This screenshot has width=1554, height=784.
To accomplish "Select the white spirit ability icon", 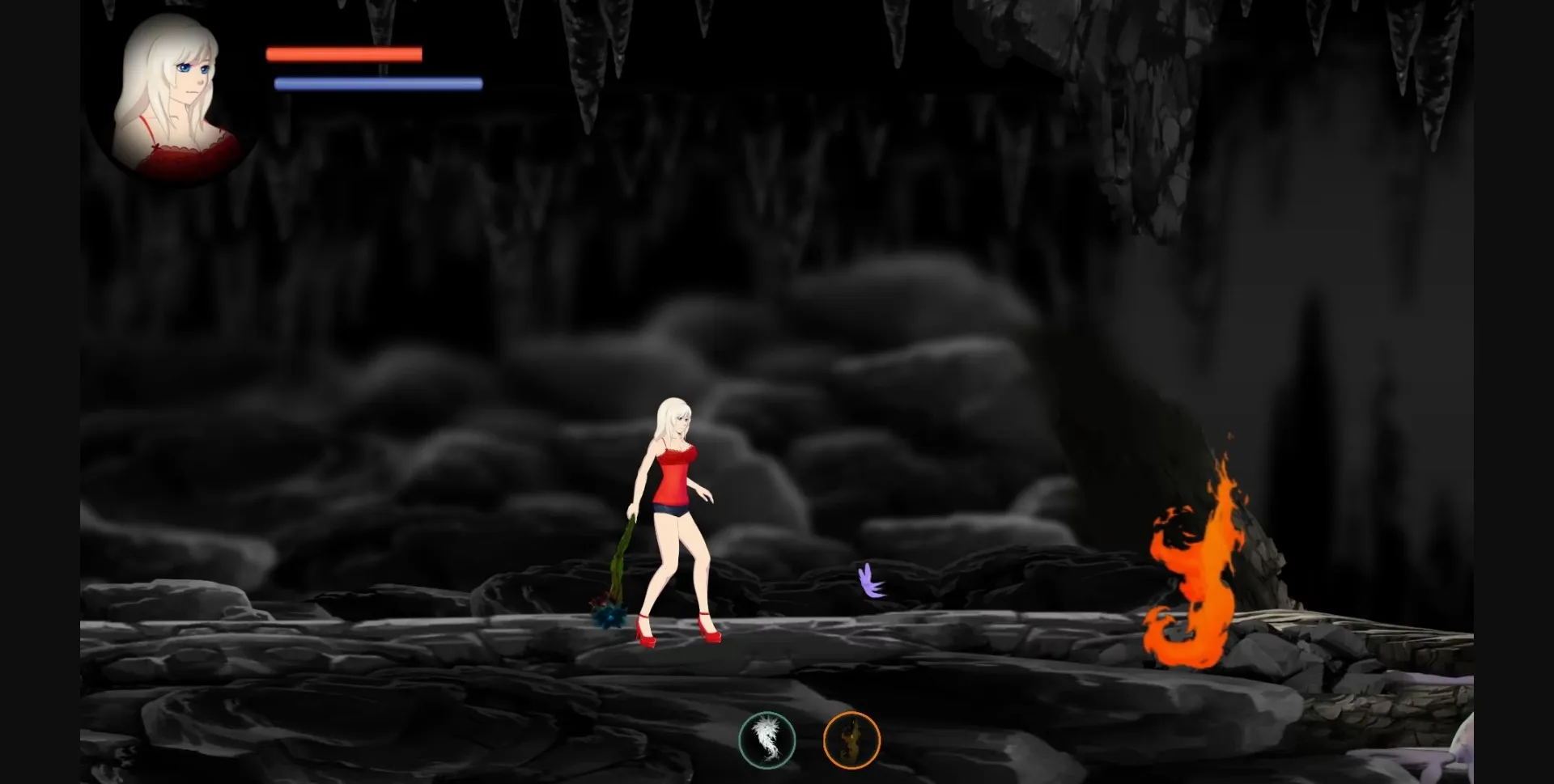I will point(767,738).
